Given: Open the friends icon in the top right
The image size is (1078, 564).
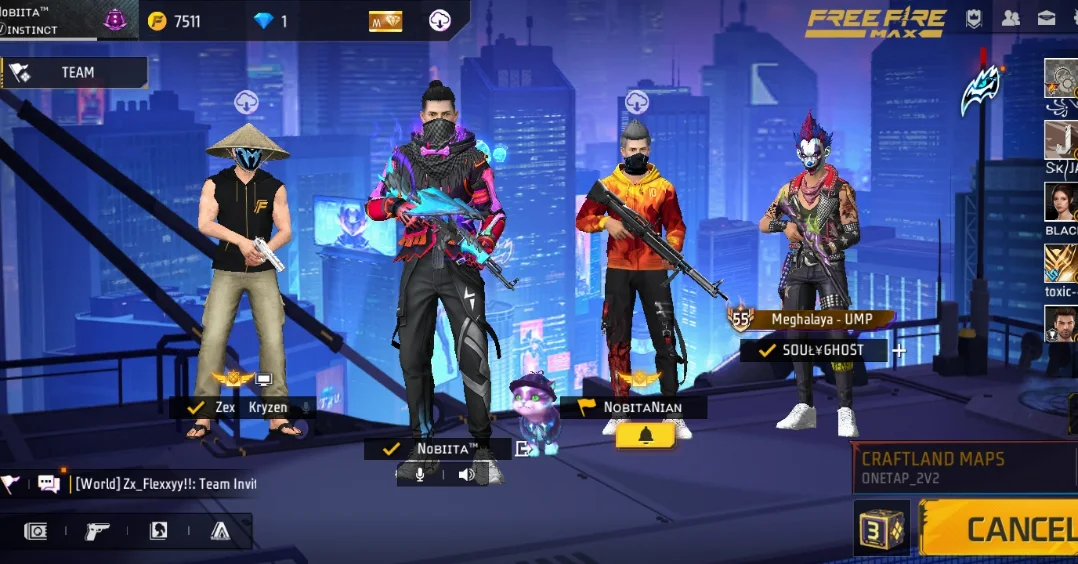Looking at the screenshot, I should [1011, 18].
